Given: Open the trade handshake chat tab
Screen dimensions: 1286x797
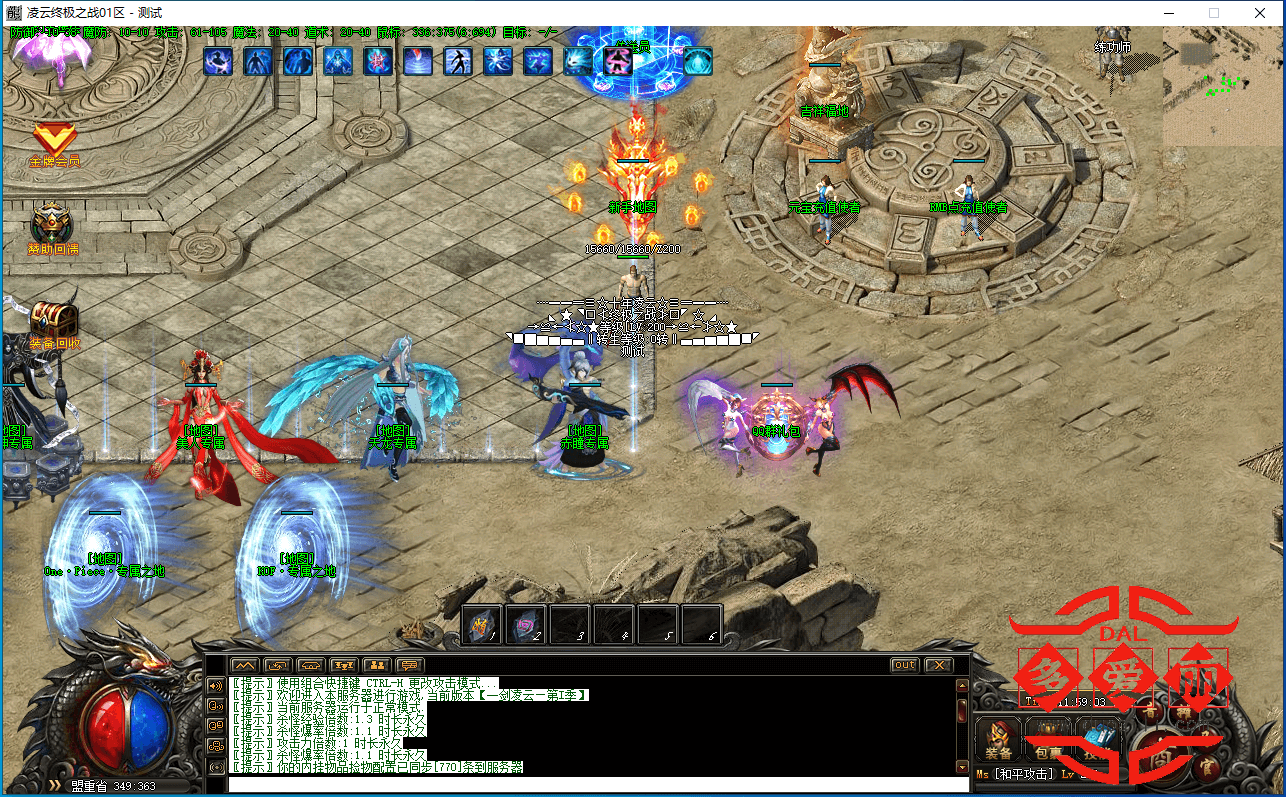Looking at the screenshot, I should click(x=311, y=665).
